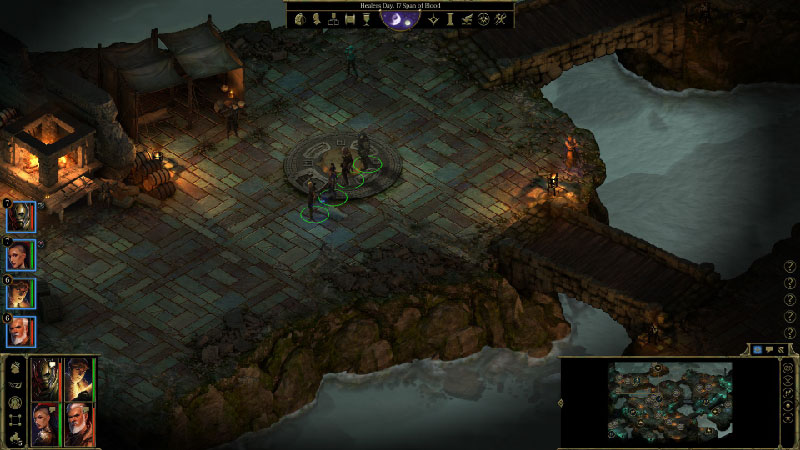The height and width of the screenshot is (450, 800).
Task: Select the masked helmet party portrait
Action: (x=22, y=217)
